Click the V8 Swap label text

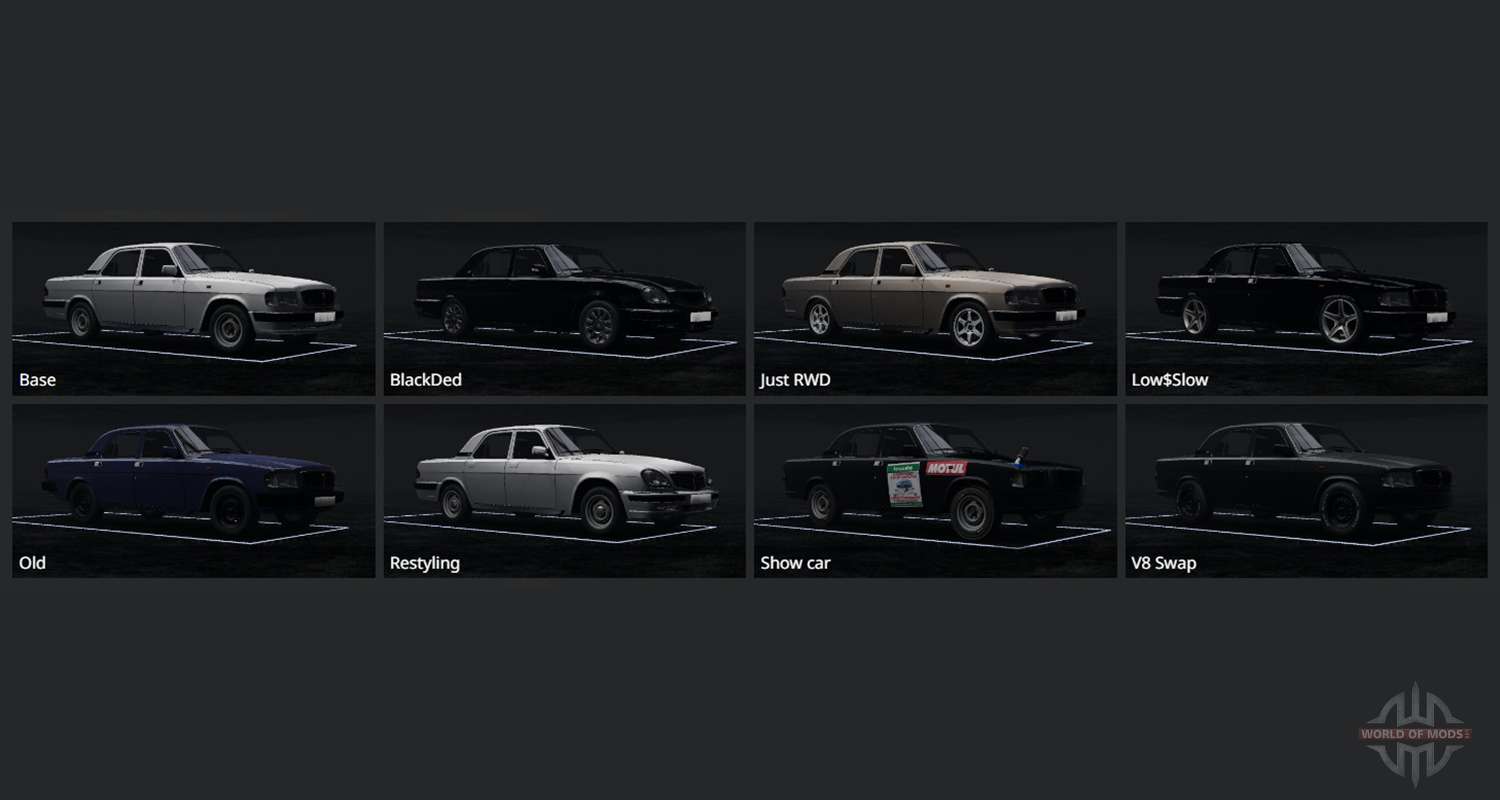click(1163, 562)
